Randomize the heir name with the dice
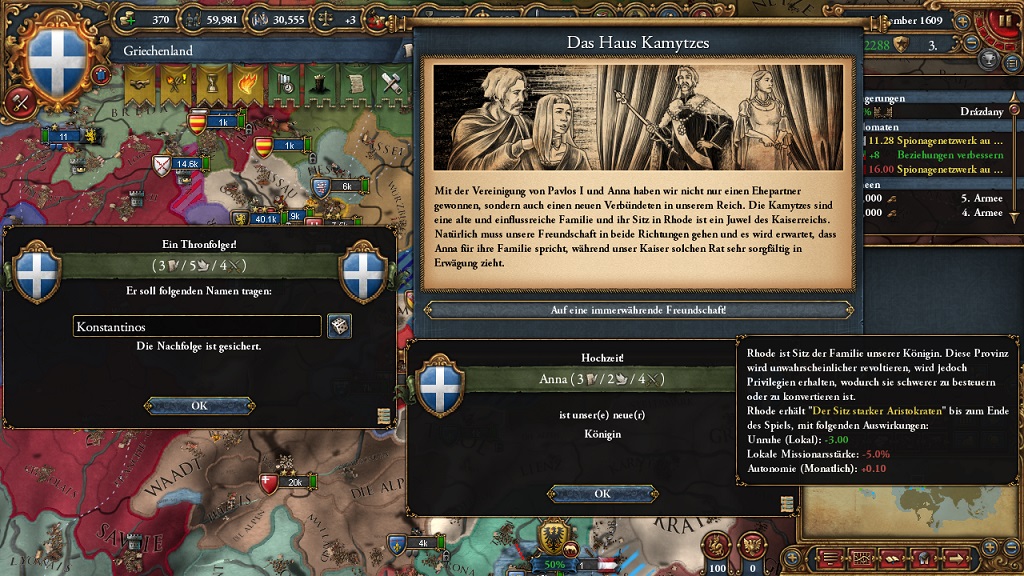Screen dimensions: 1024x576 [339, 326]
